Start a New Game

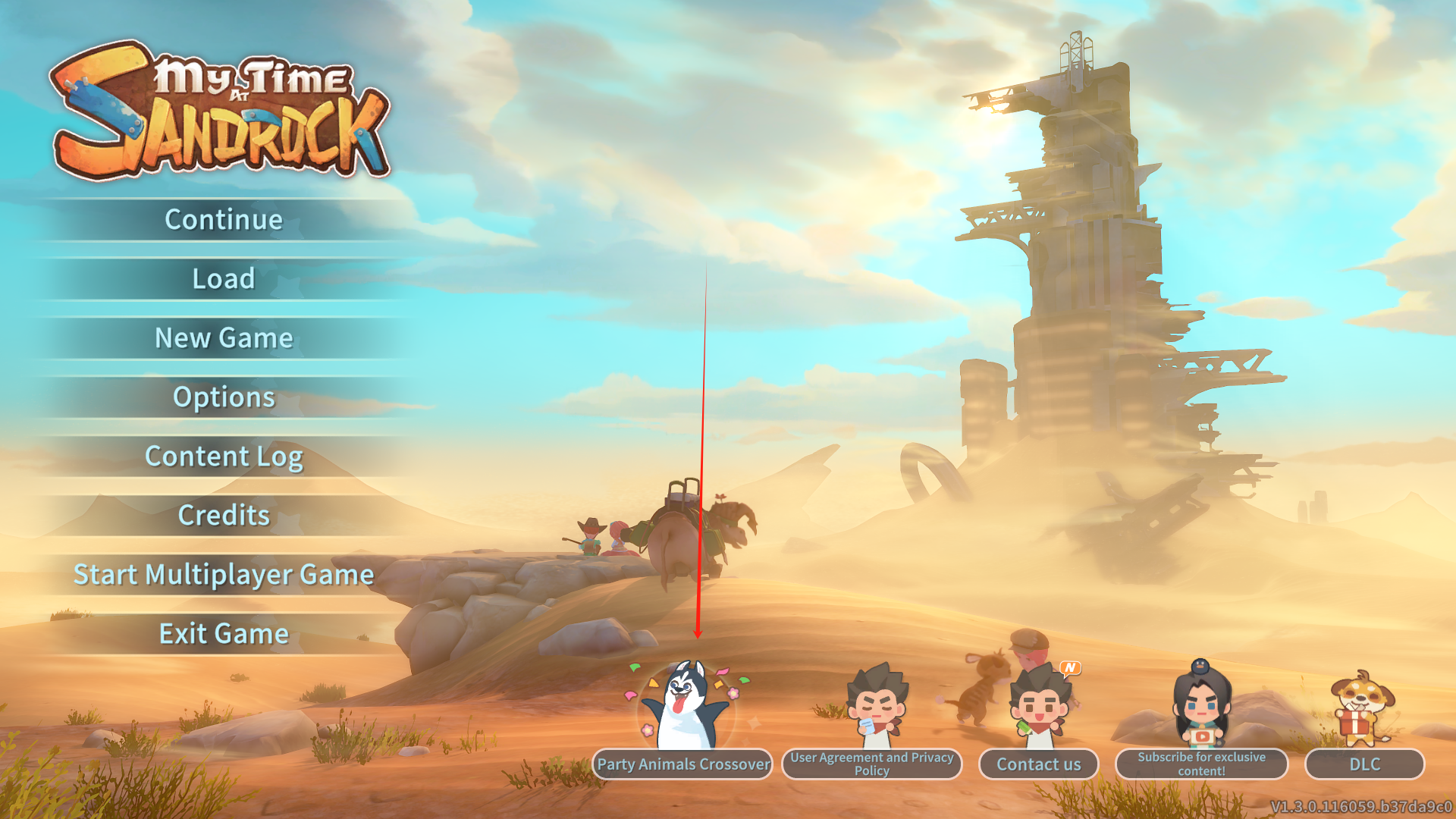click(224, 338)
